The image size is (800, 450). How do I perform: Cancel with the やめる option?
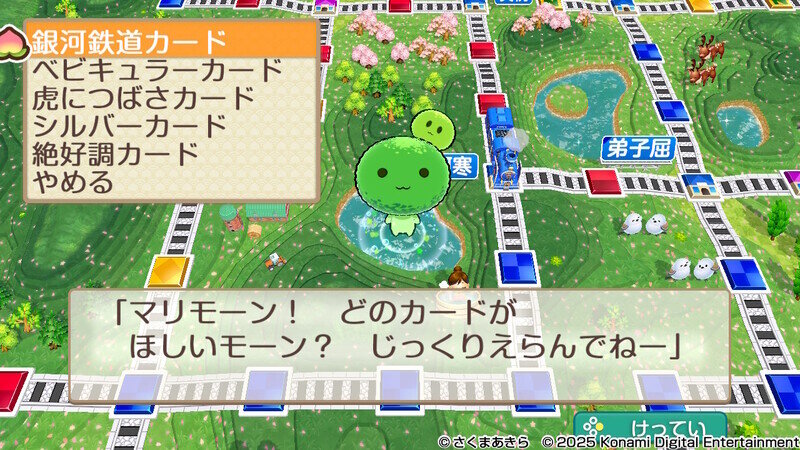(x=73, y=182)
